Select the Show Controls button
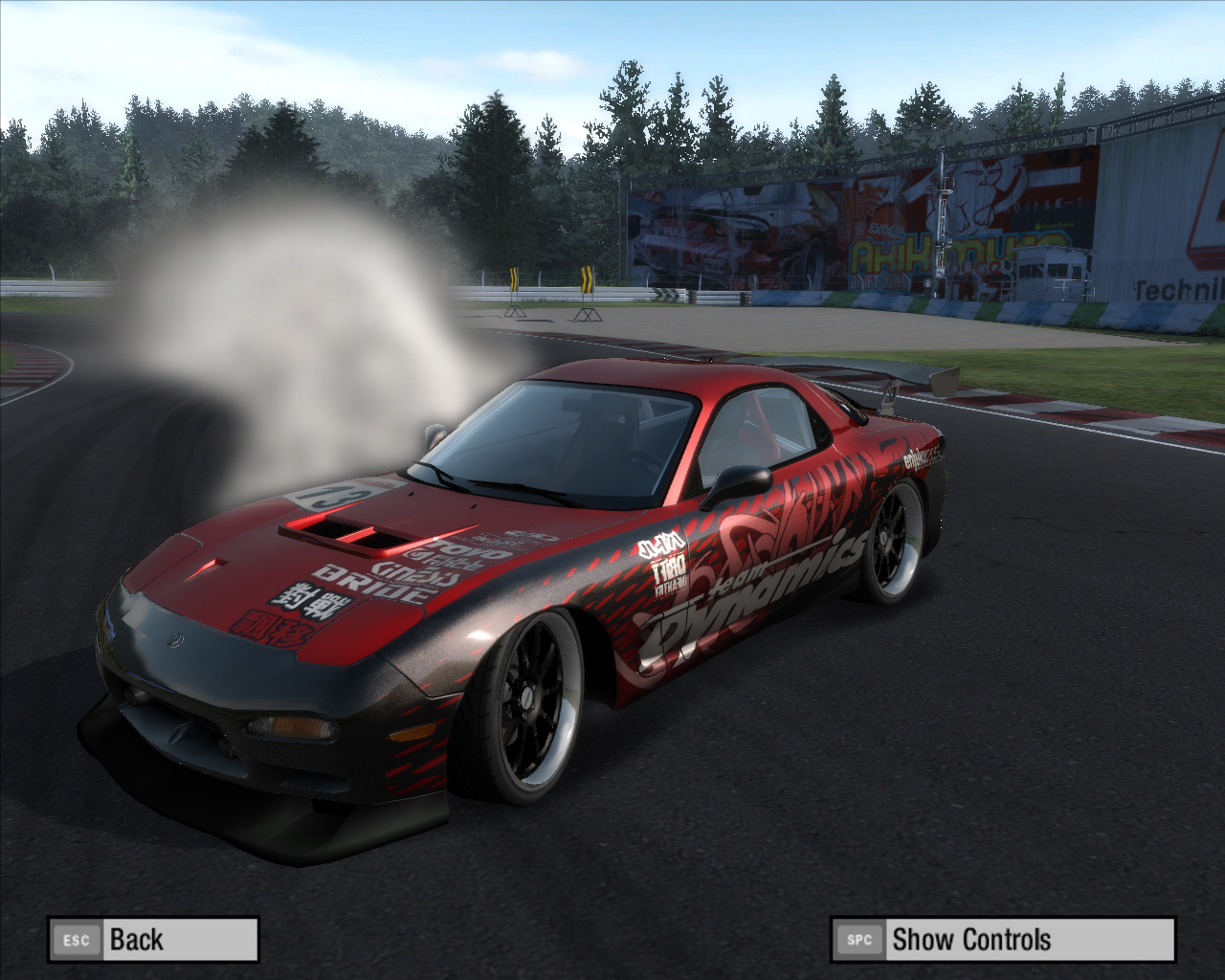Viewport: 1225px width, 980px height. point(1002,940)
